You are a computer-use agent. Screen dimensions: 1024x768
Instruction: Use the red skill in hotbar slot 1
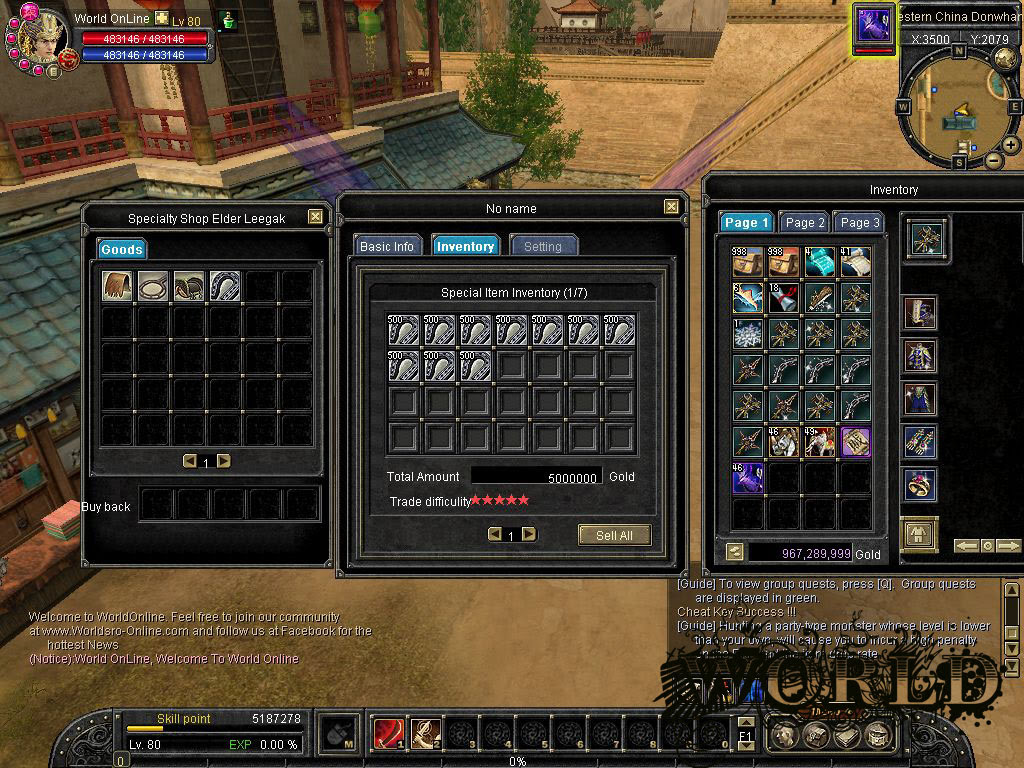coord(388,734)
